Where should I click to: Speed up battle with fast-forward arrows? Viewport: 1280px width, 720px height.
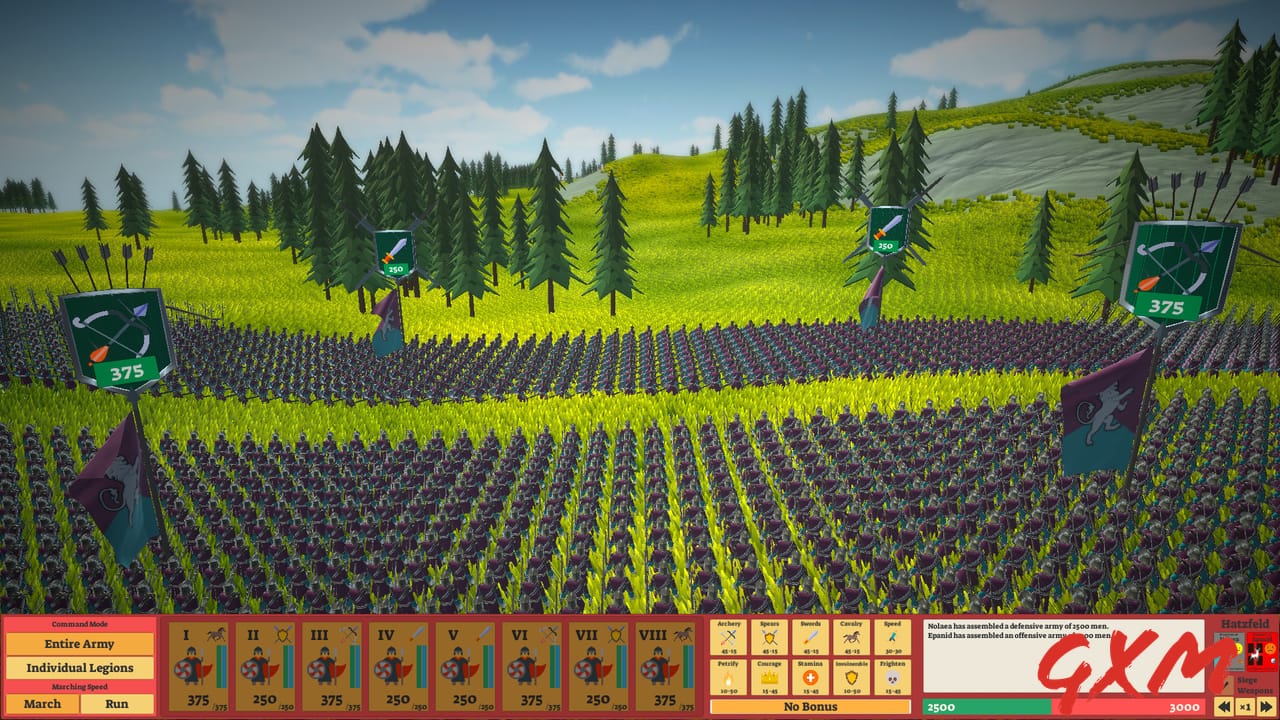1264,707
